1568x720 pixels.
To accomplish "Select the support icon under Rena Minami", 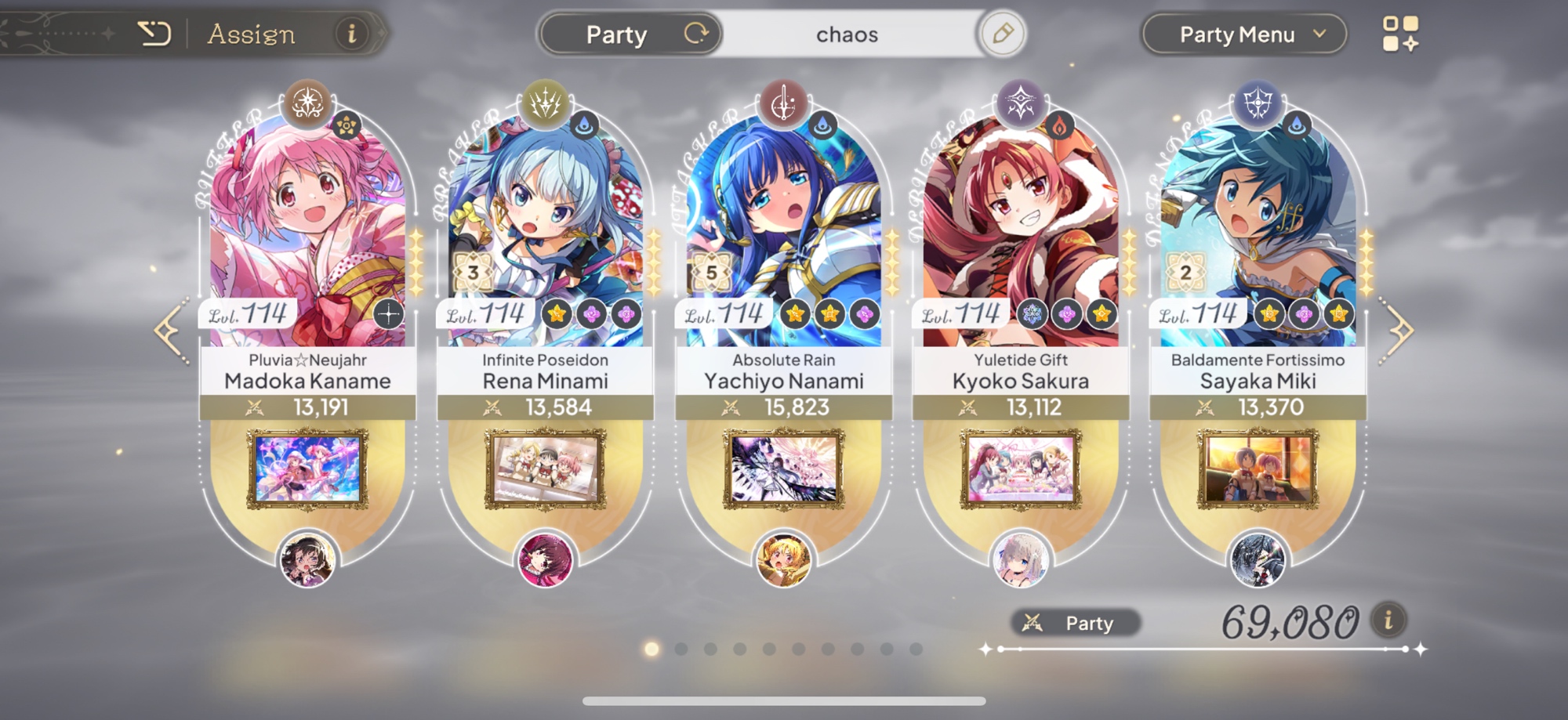I will [545, 560].
